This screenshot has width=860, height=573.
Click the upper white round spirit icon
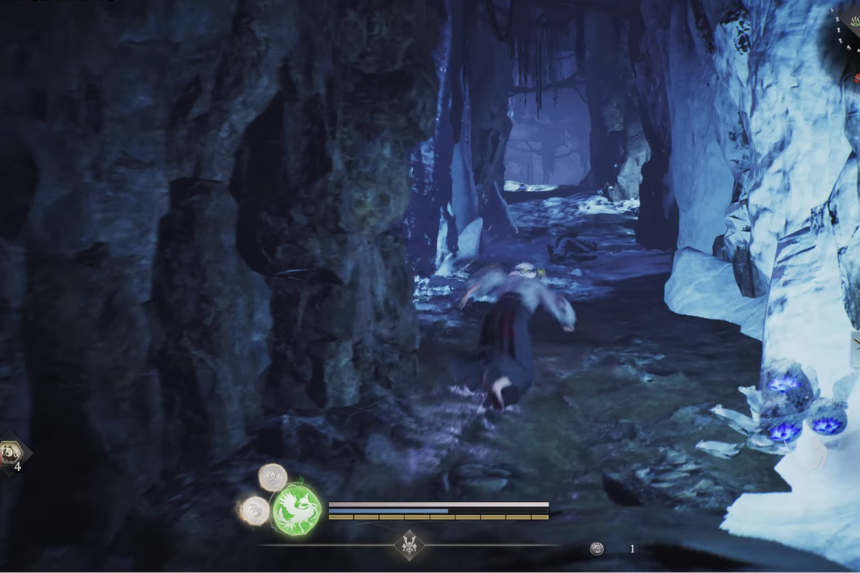(273, 476)
